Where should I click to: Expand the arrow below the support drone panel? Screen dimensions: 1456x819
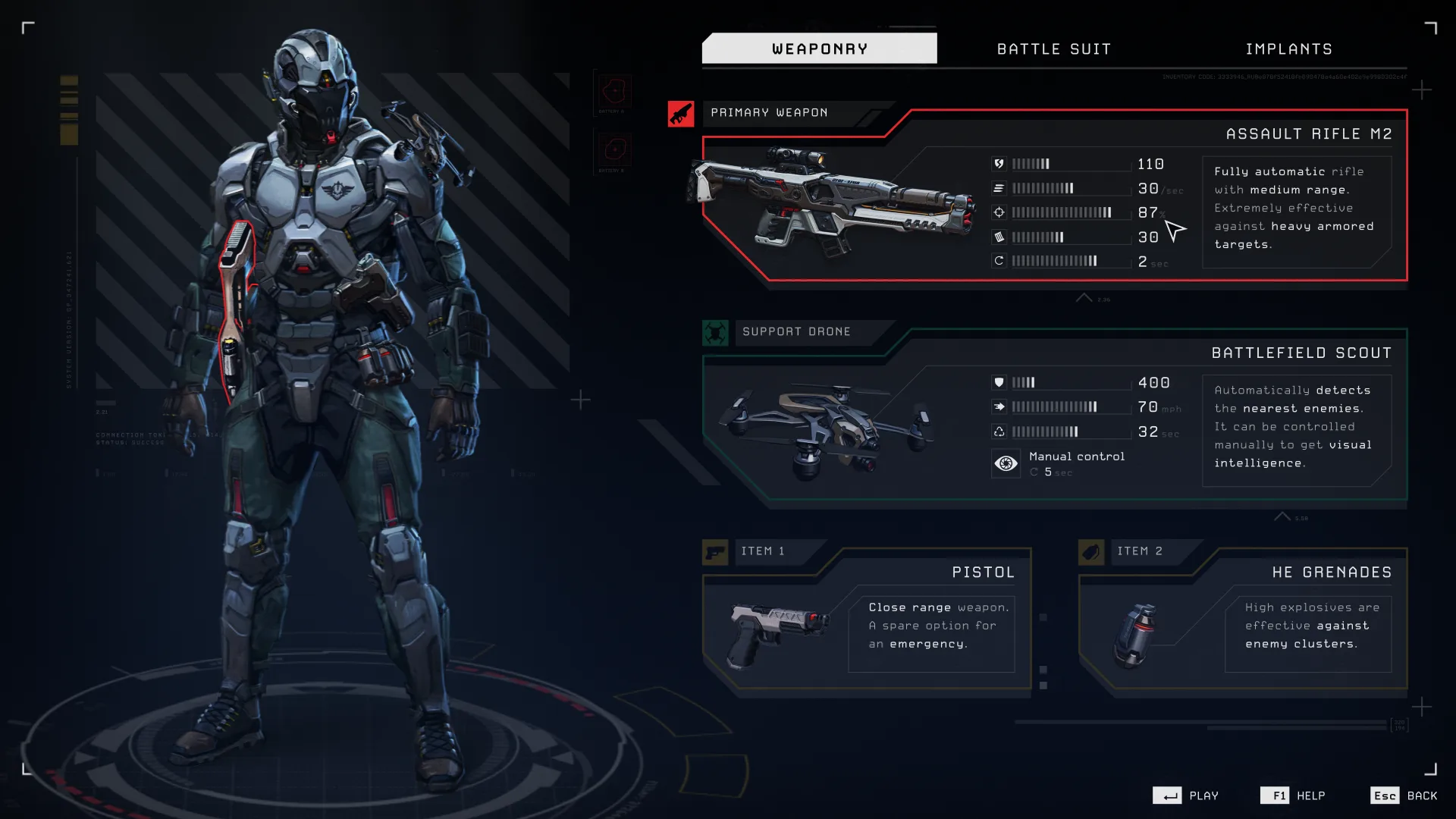(x=1282, y=516)
